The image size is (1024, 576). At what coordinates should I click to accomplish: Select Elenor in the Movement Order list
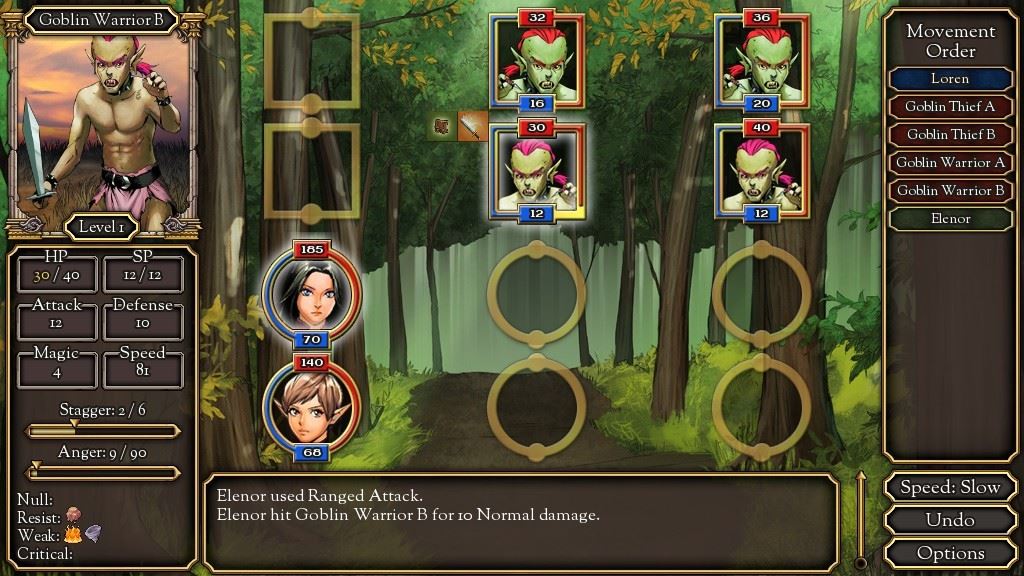(949, 219)
